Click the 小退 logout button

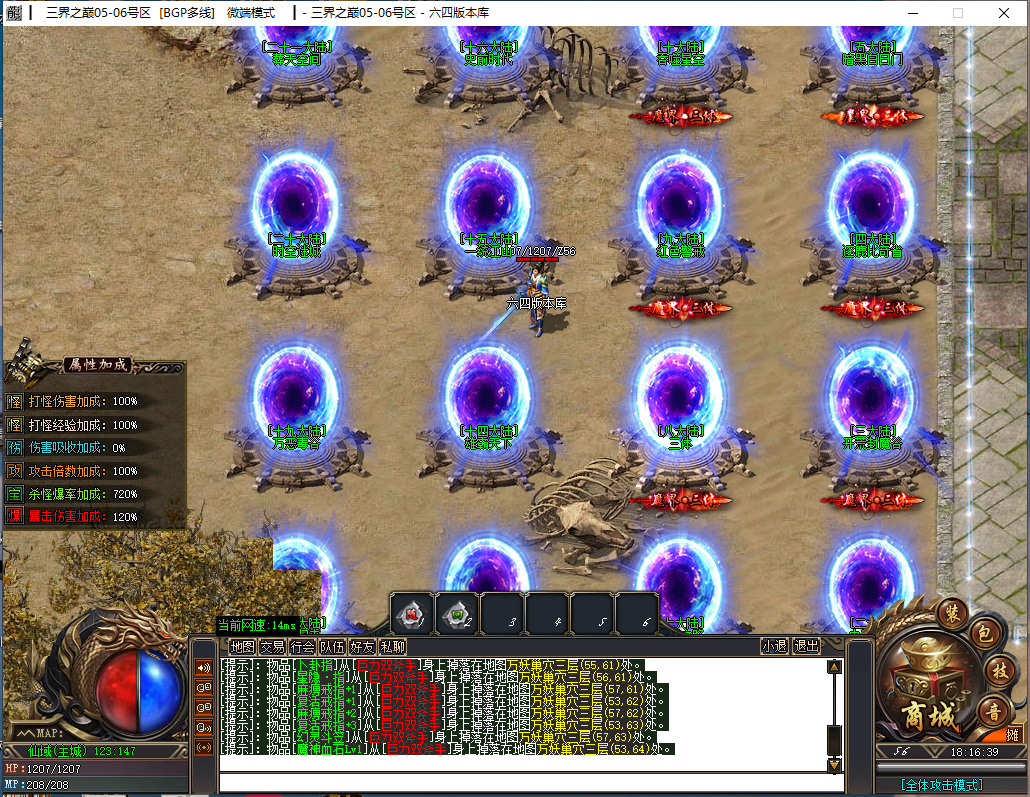point(774,647)
